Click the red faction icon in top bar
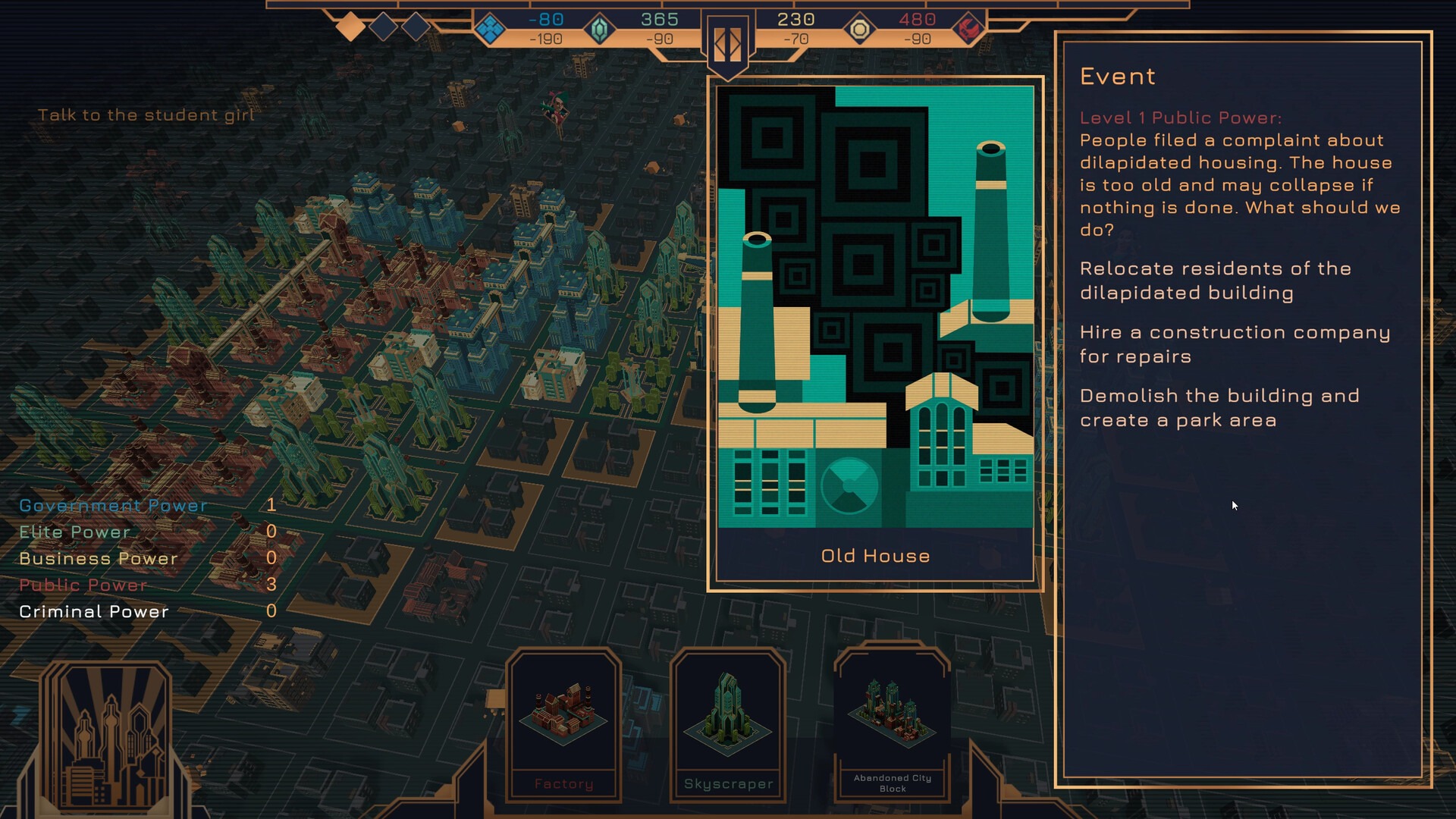The image size is (1456, 819). click(968, 30)
